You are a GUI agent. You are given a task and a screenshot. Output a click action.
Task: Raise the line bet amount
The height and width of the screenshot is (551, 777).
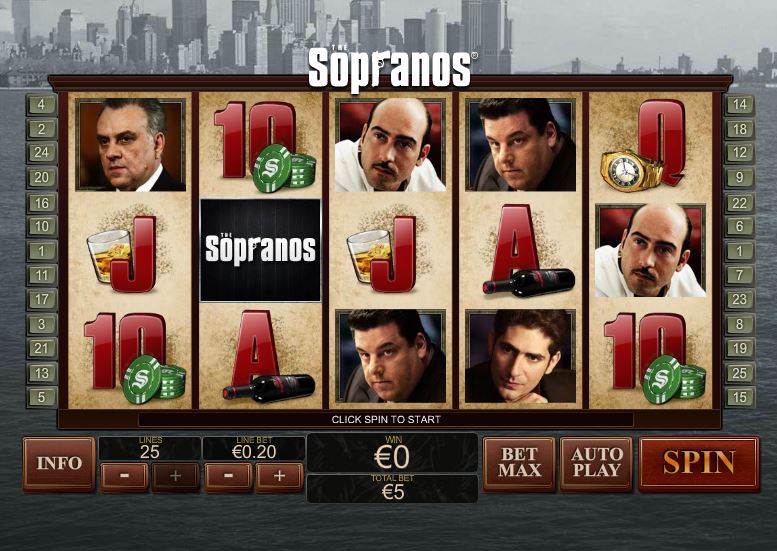(279, 476)
